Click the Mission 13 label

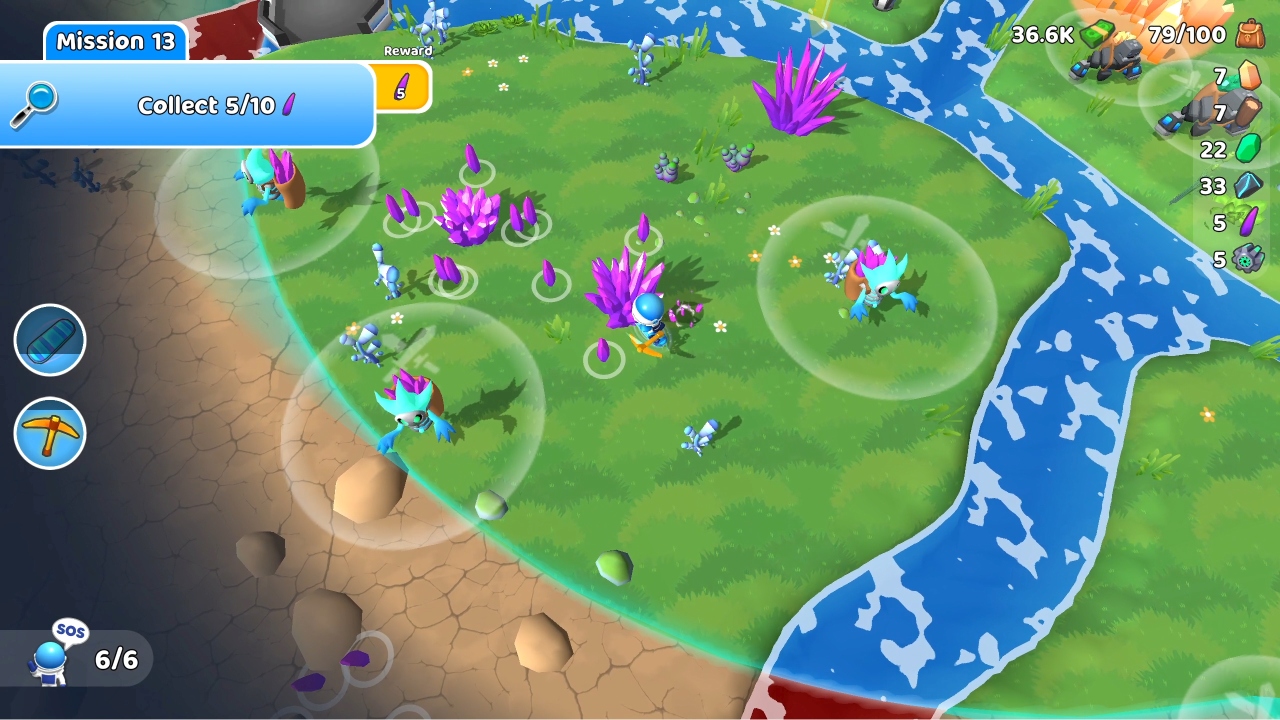pyautogui.click(x=114, y=41)
